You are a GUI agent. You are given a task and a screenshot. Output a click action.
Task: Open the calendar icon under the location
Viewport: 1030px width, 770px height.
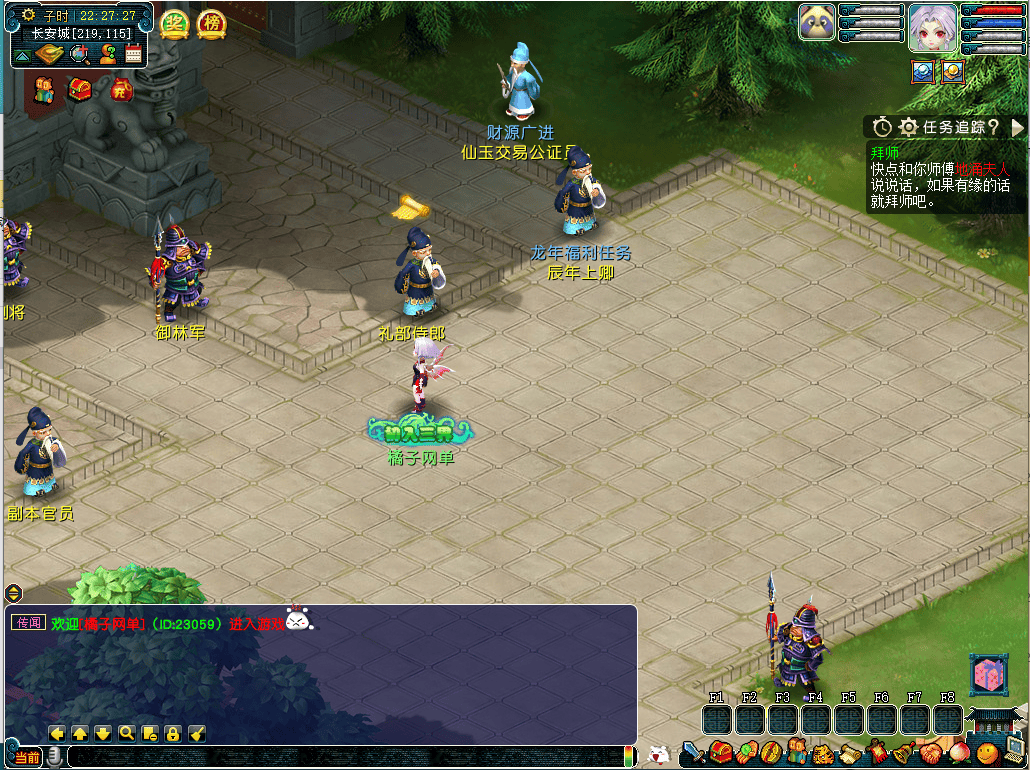133,55
